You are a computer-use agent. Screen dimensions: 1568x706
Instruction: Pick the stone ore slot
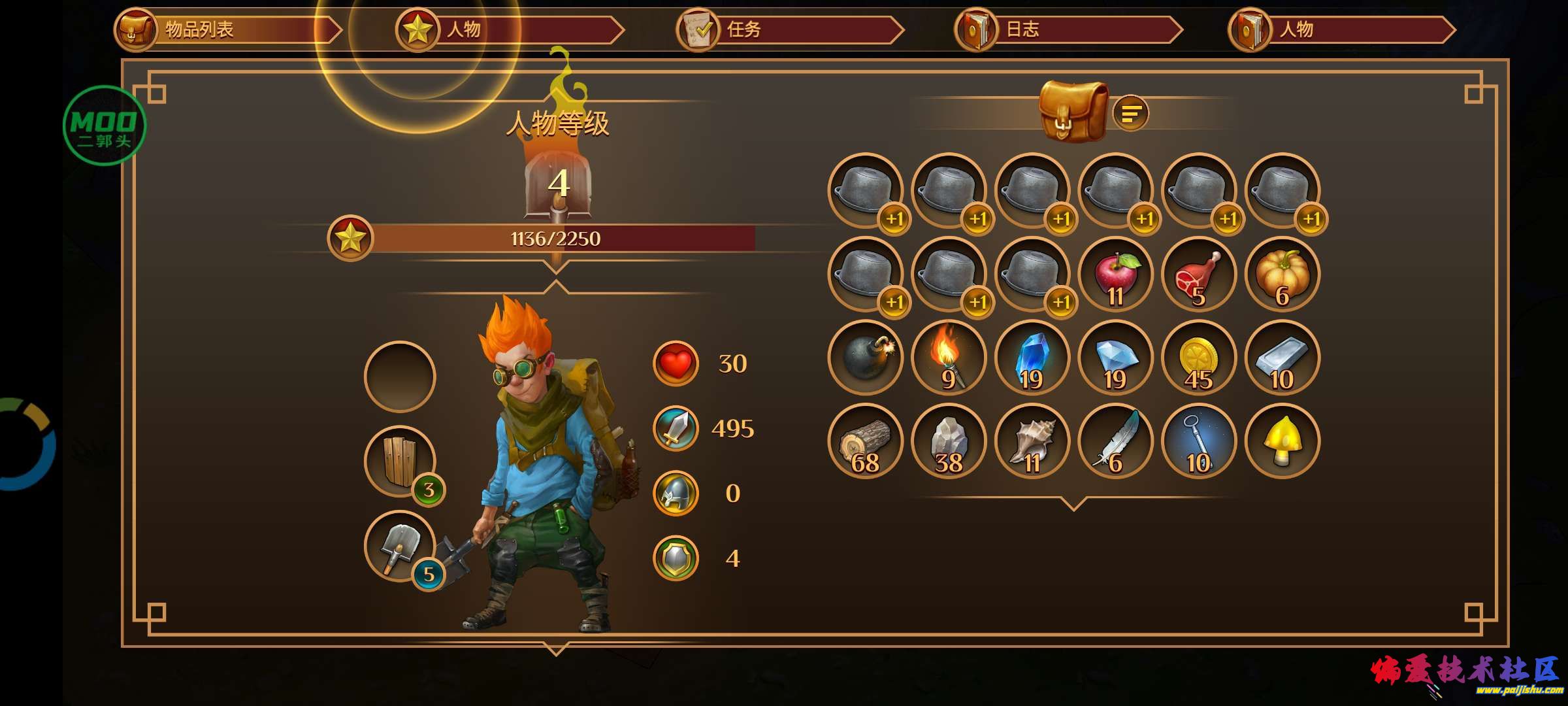(x=949, y=441)
